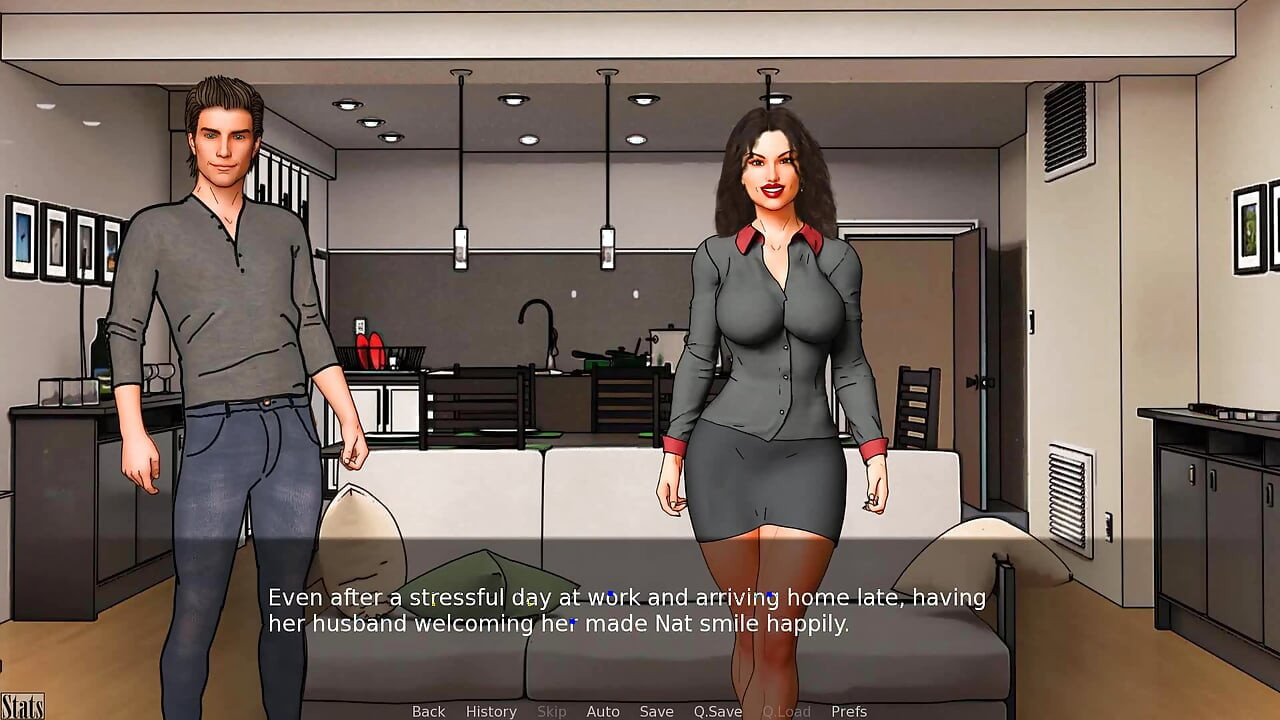Select Prefs in the quick menu bar

tap(849, 711)
